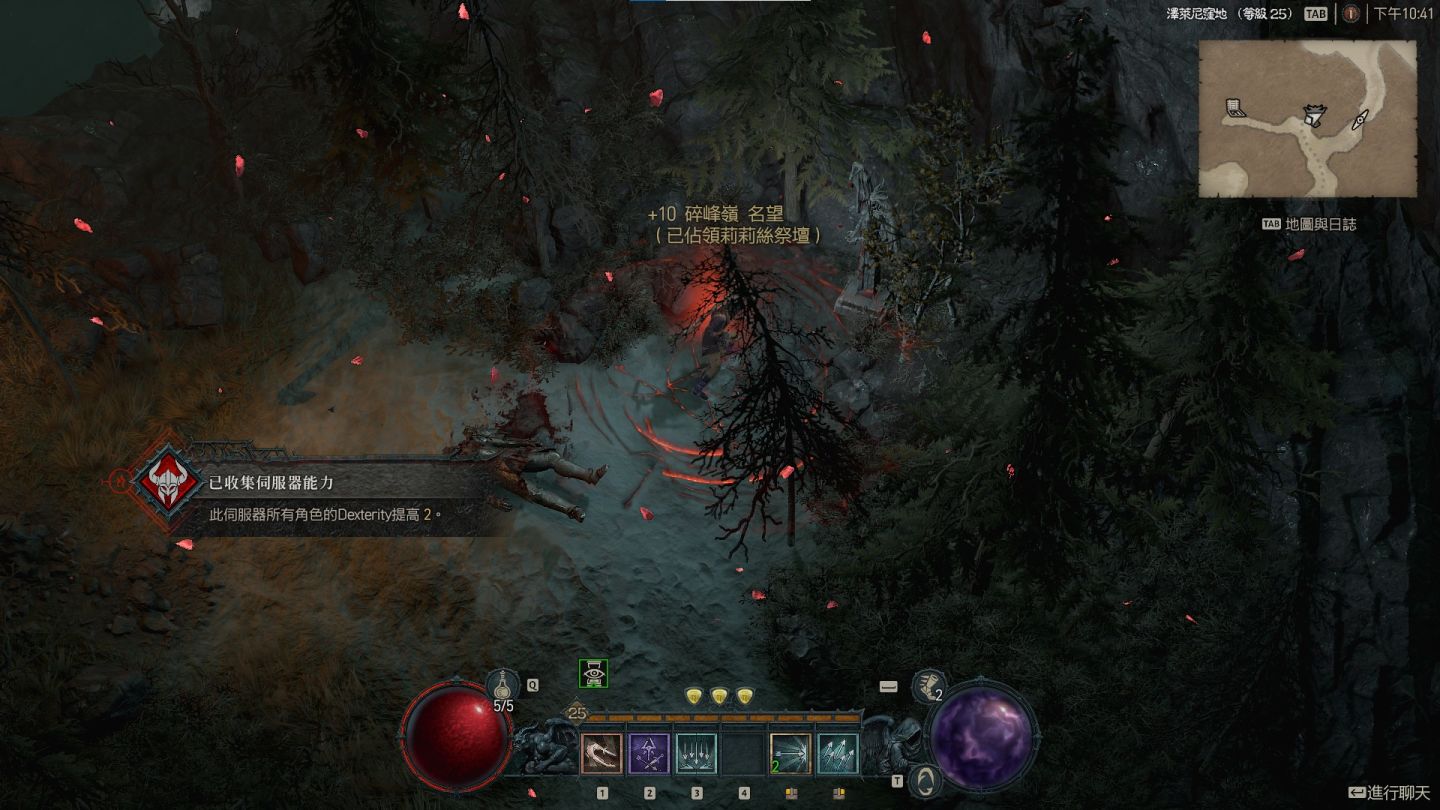Trigger the multi-arrow barrage skill
Viewport: 1440px width, 810px height.
tap(837, 754)
